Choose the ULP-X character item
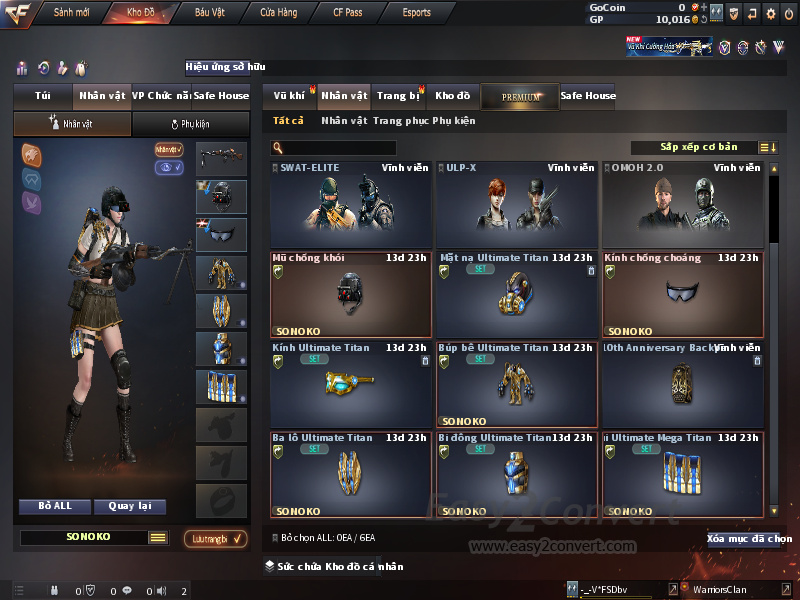The width and height of the screenshot is (800, 600). 516,205
